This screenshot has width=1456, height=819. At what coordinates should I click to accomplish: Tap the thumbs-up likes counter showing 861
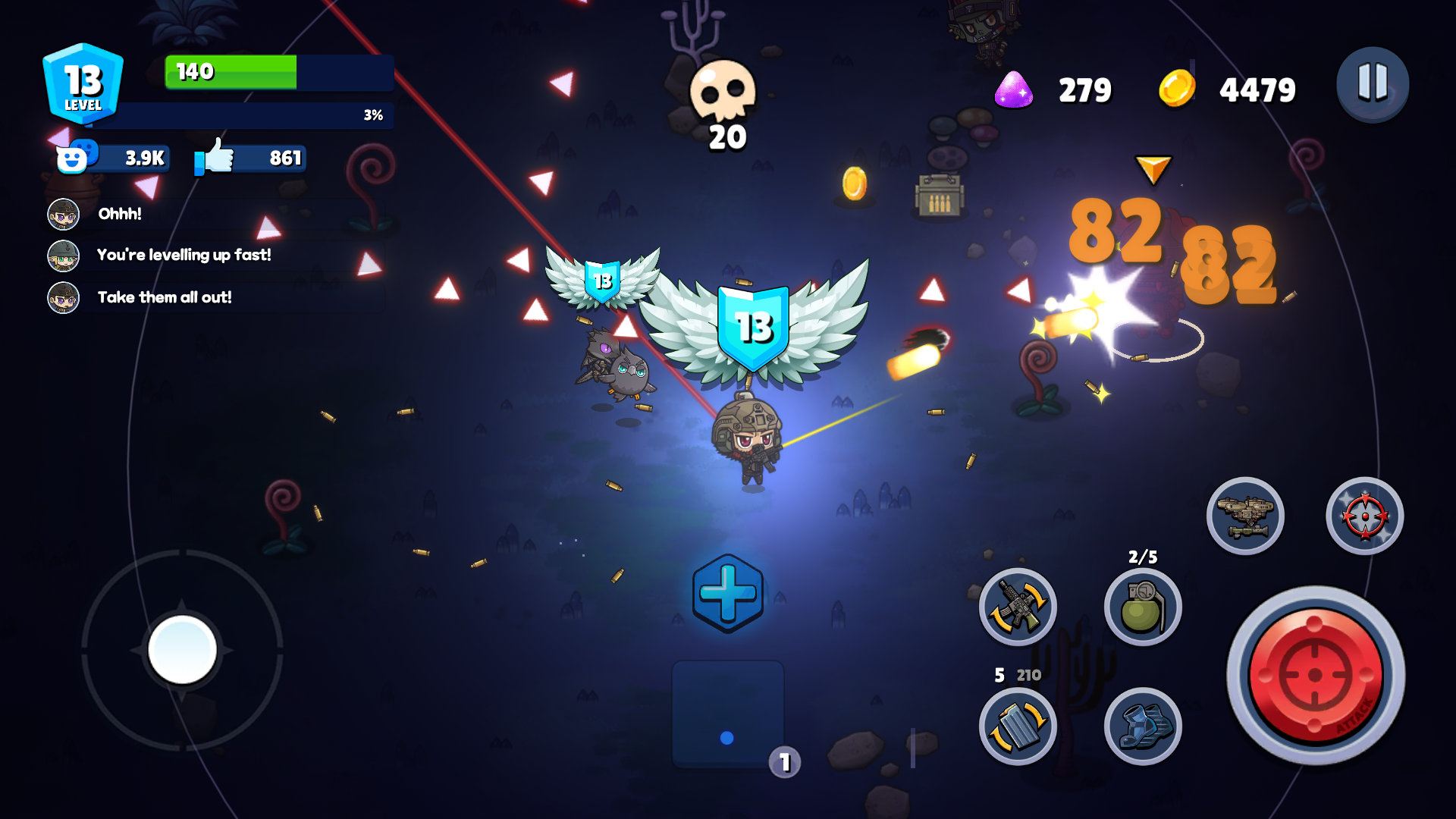249,158
